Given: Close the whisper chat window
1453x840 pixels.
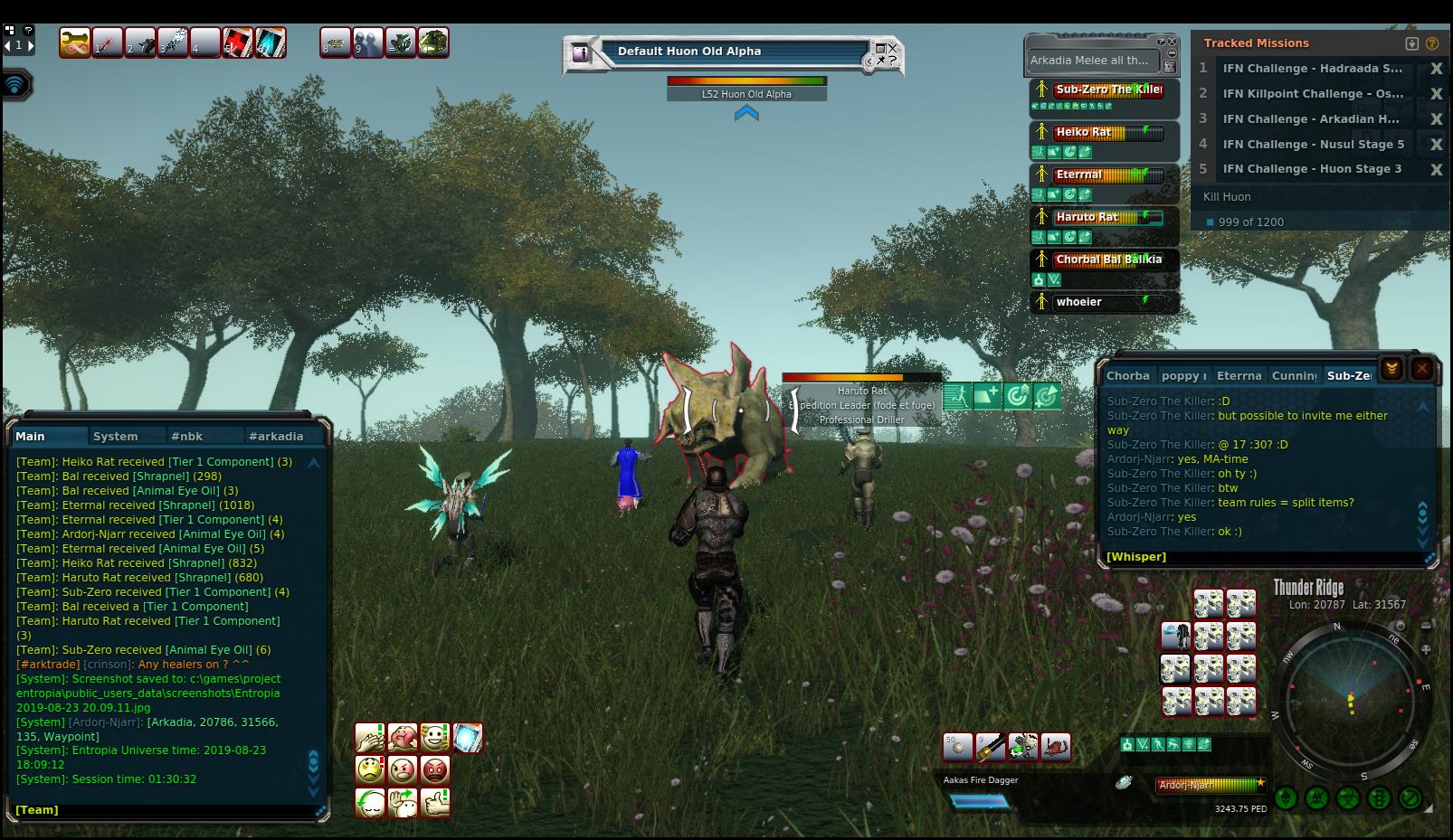Looking at the screenshot, I should [1421, 368].
